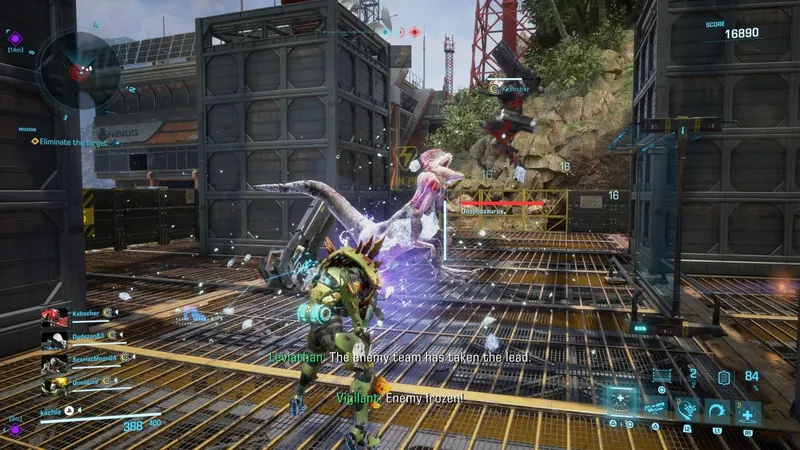The image size is (800, 450).
Task: Select teammate ScarletMoon04's portrait
Action: [x=54, y=363]
